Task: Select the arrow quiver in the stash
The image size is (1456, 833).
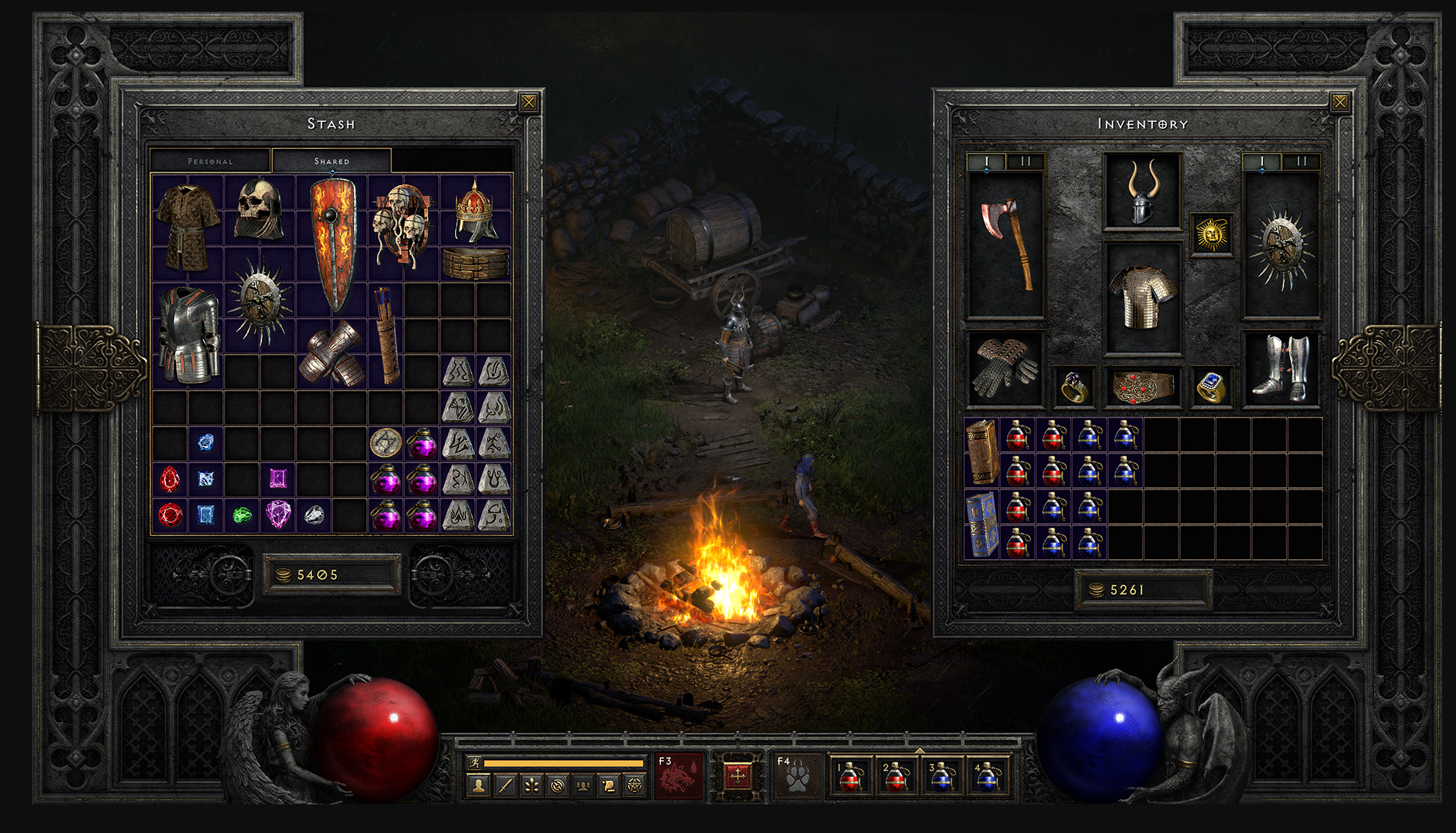Action: pos(387,335)
